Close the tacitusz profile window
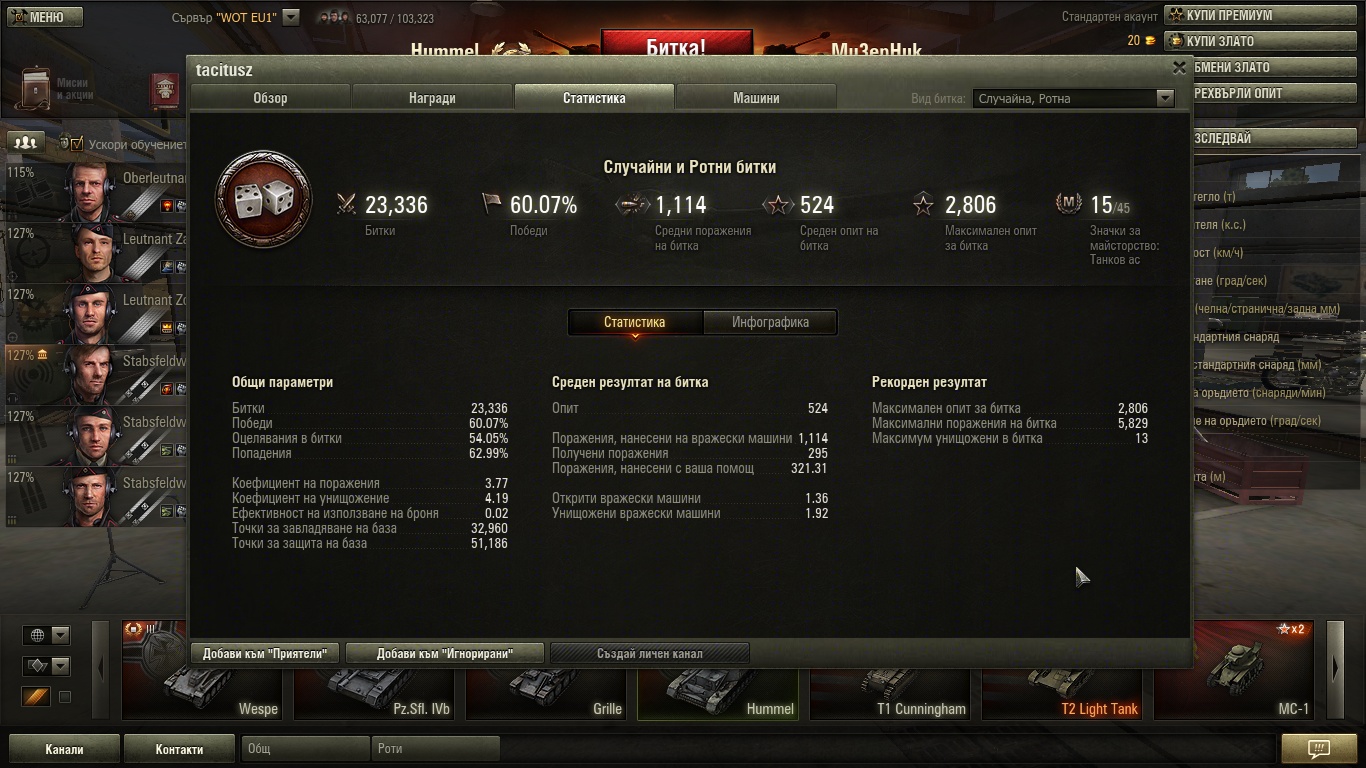Screen dimensions: 1366x768 (1179, 68)
